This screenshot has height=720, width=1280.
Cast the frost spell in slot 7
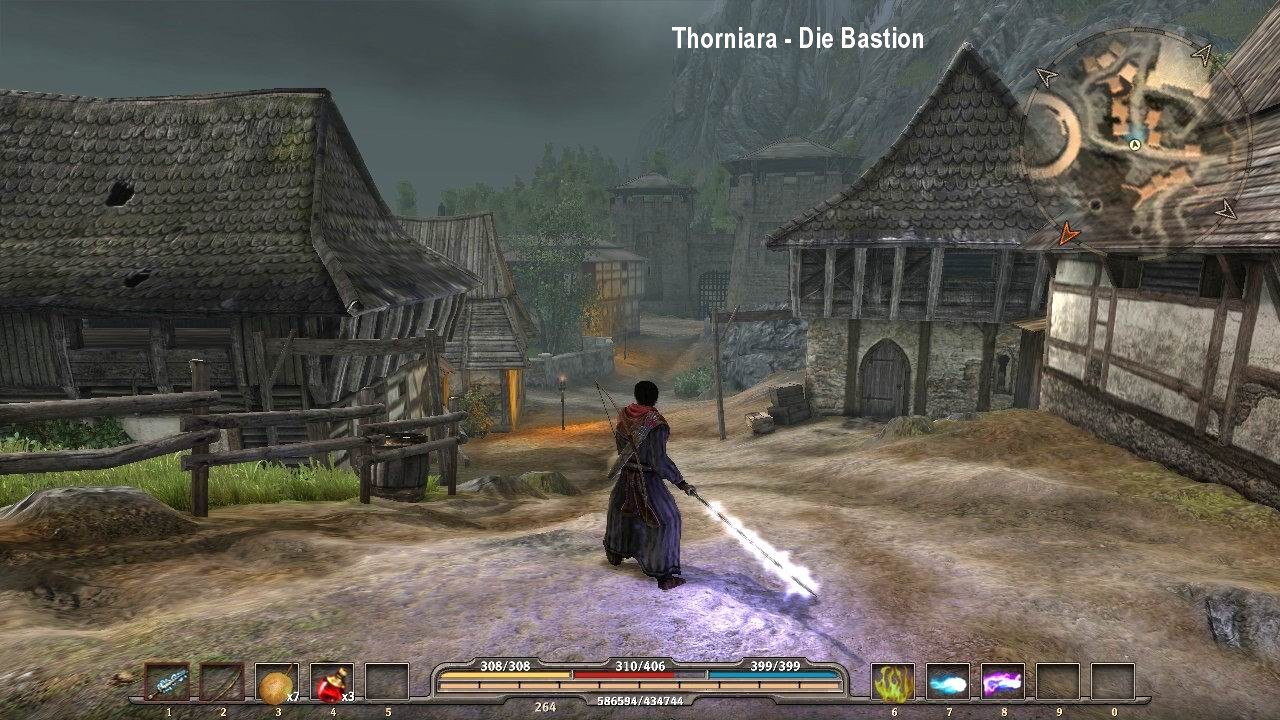click(x=948, y=681)
